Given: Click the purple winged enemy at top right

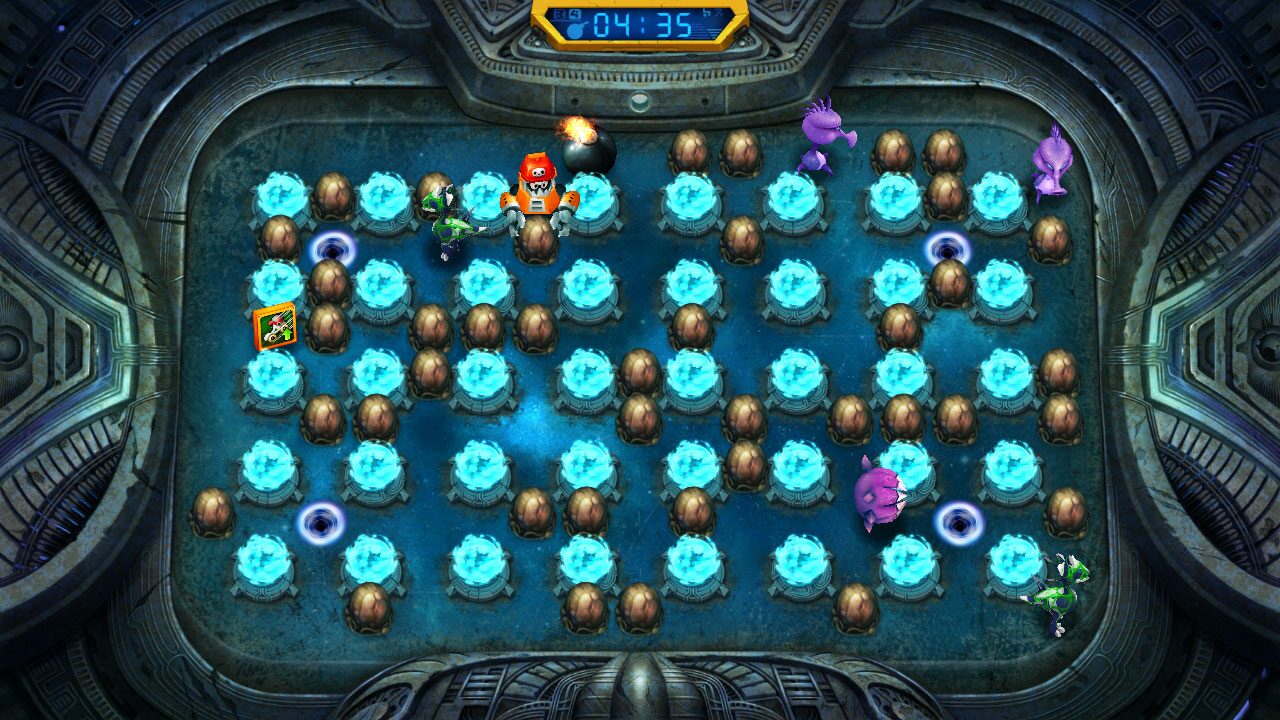Looking at the screenshot, I should [x=818, y=135].
